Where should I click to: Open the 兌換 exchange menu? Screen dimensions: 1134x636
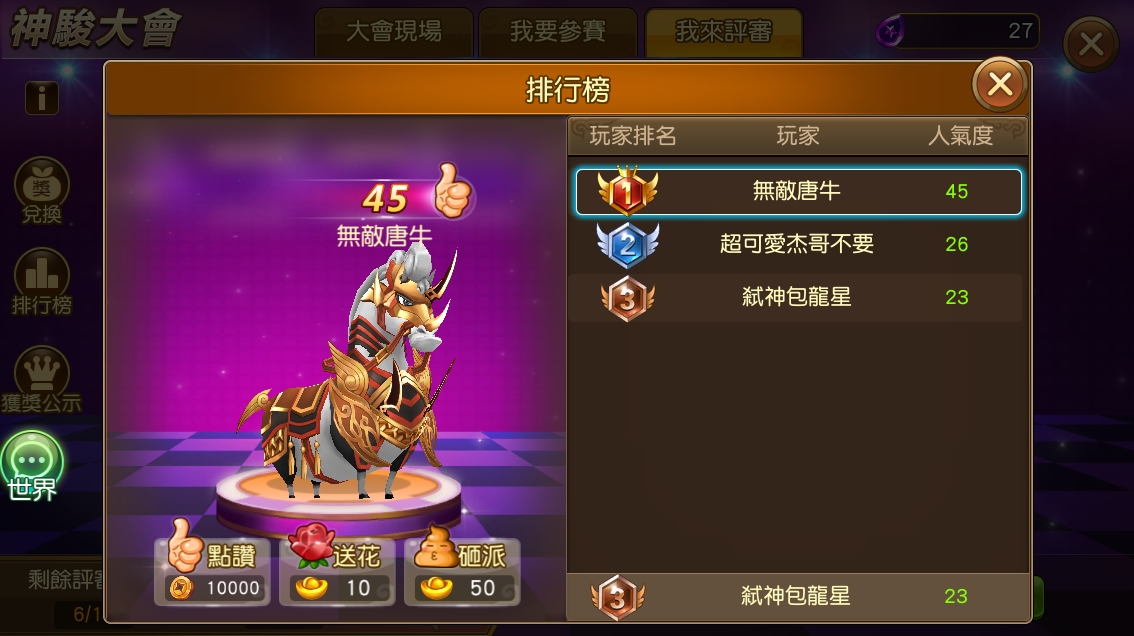(42, 192)
